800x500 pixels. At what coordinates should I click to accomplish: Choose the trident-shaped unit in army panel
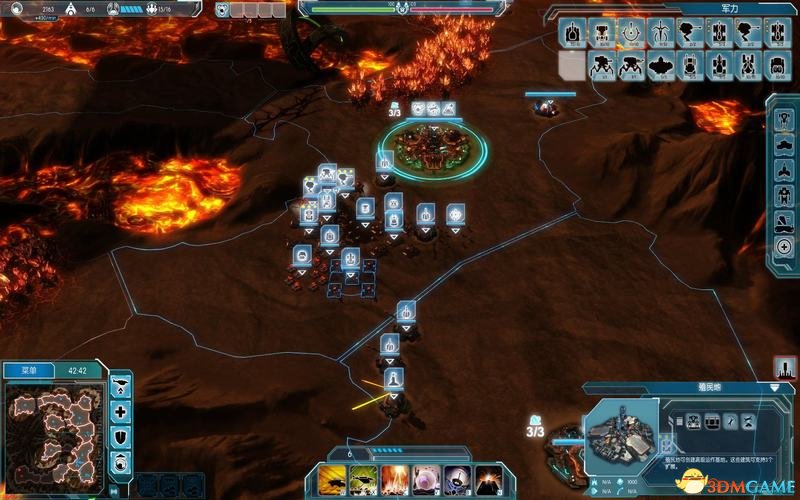coord(661,33)
